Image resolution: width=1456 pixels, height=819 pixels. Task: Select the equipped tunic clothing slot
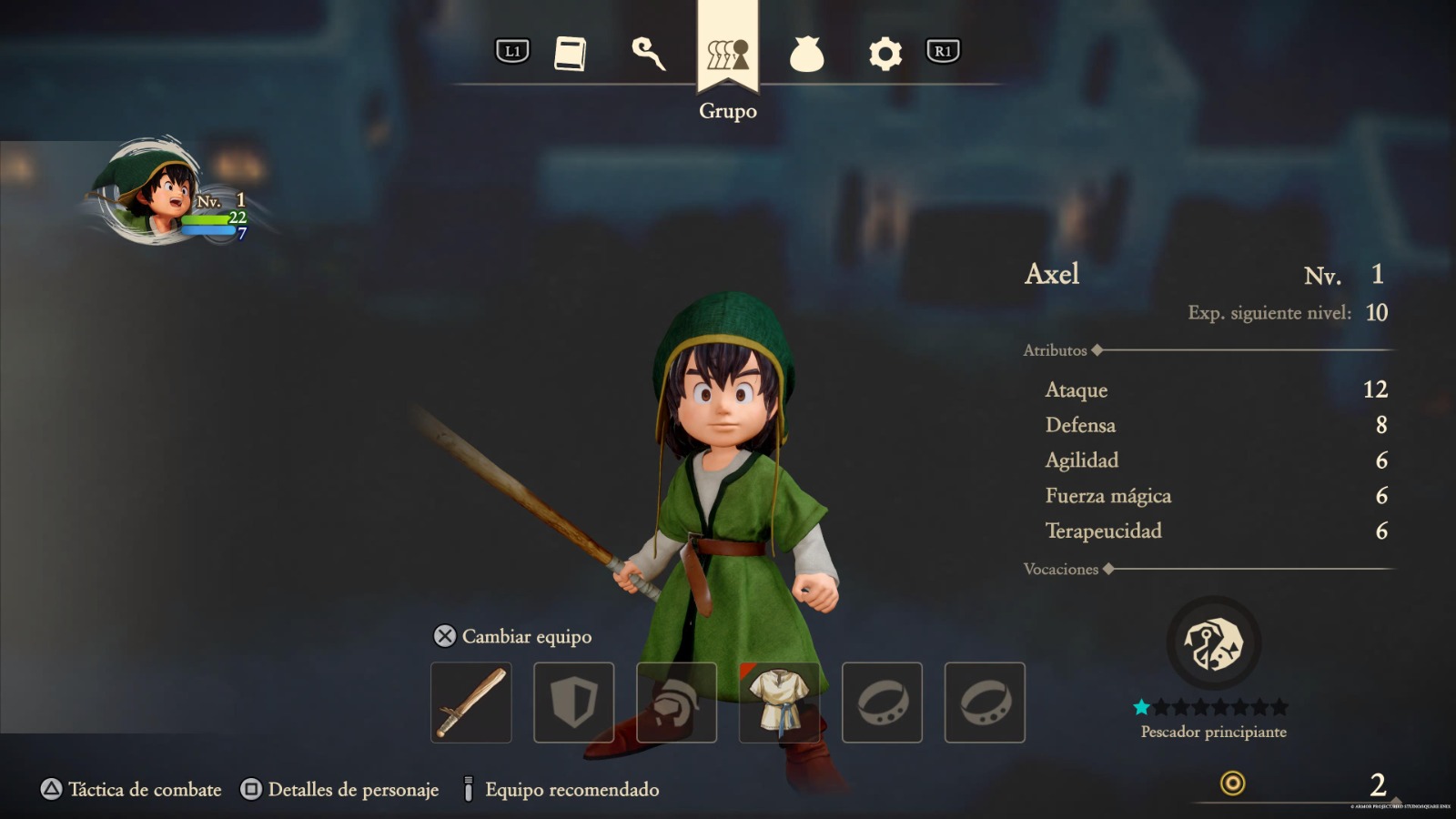(x=779, y=703)
